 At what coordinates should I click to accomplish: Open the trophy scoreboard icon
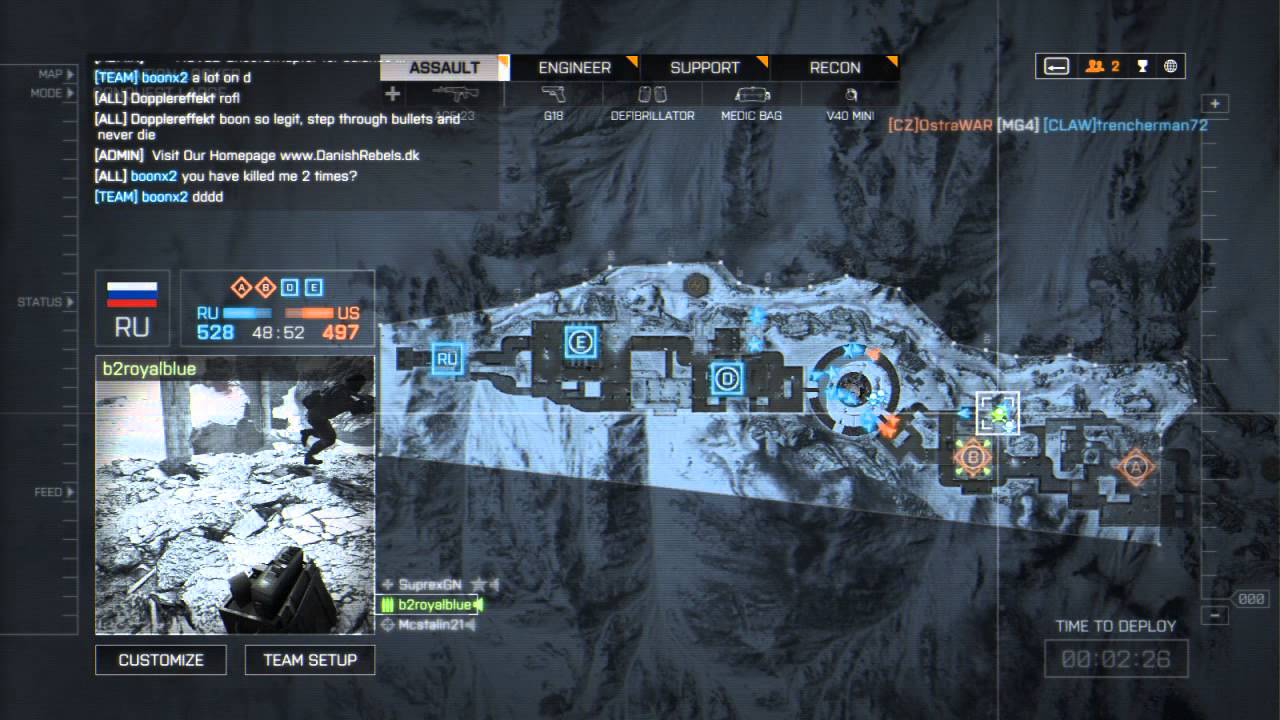(1142, 67)
